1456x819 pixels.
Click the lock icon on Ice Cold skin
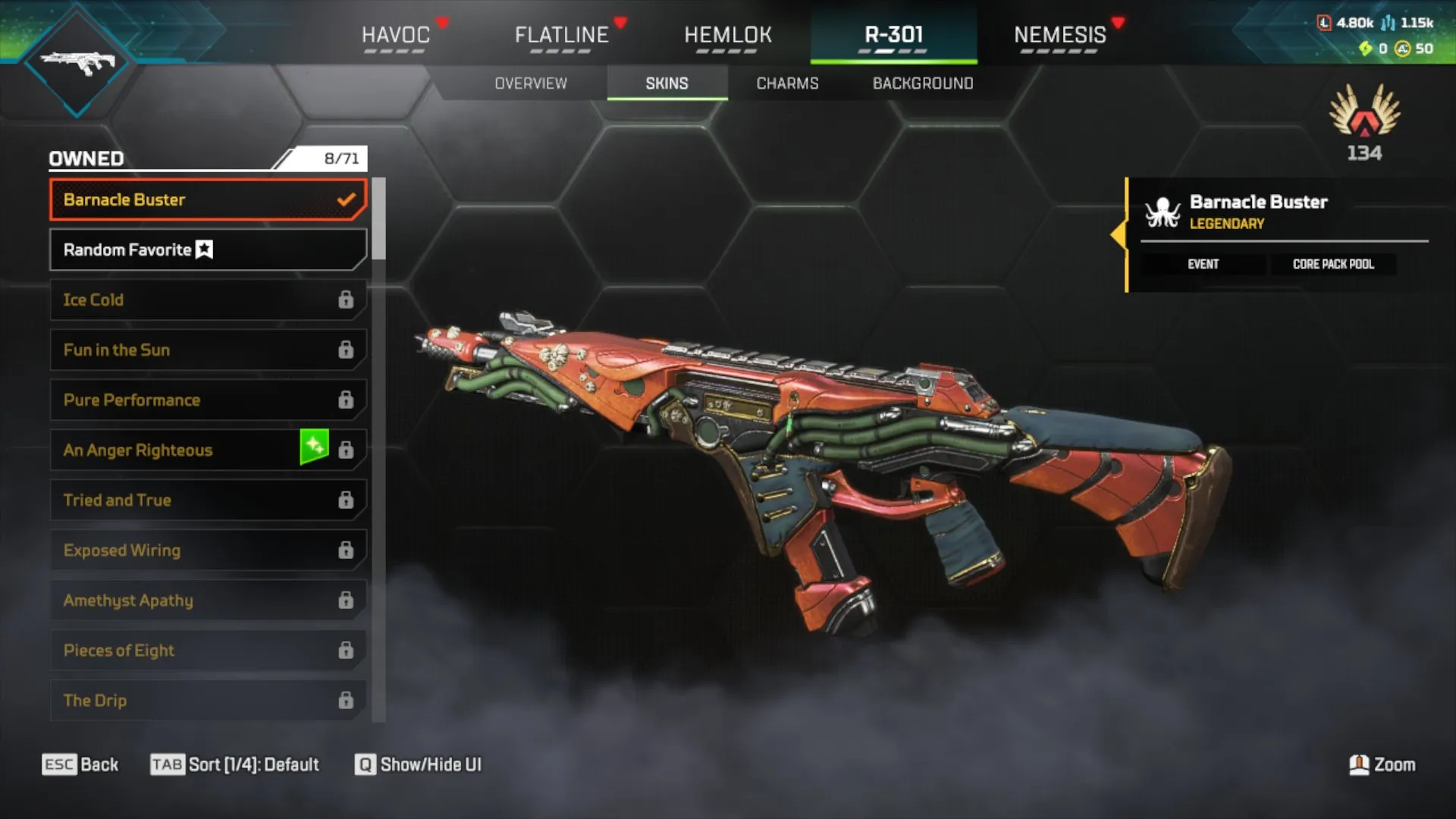[x=347, y=300]
